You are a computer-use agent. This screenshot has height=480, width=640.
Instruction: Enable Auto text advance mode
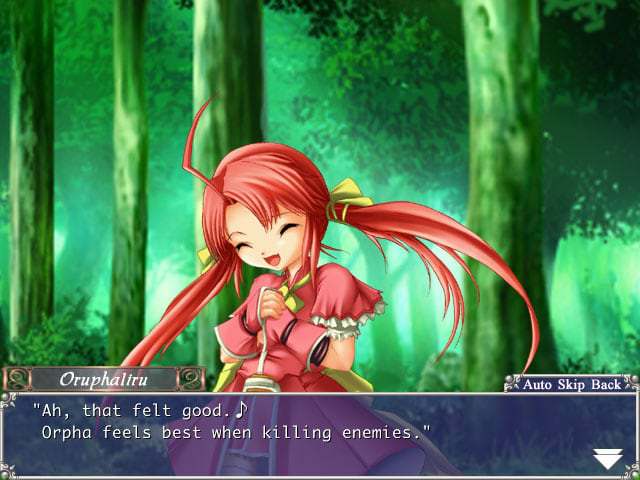coord(538,384)
